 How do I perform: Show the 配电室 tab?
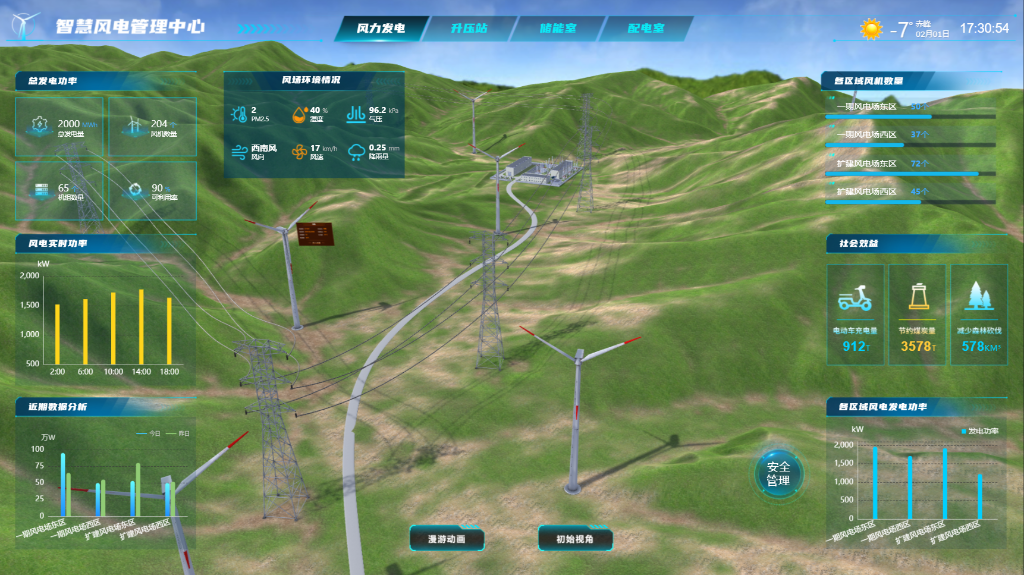pos(645,29)
